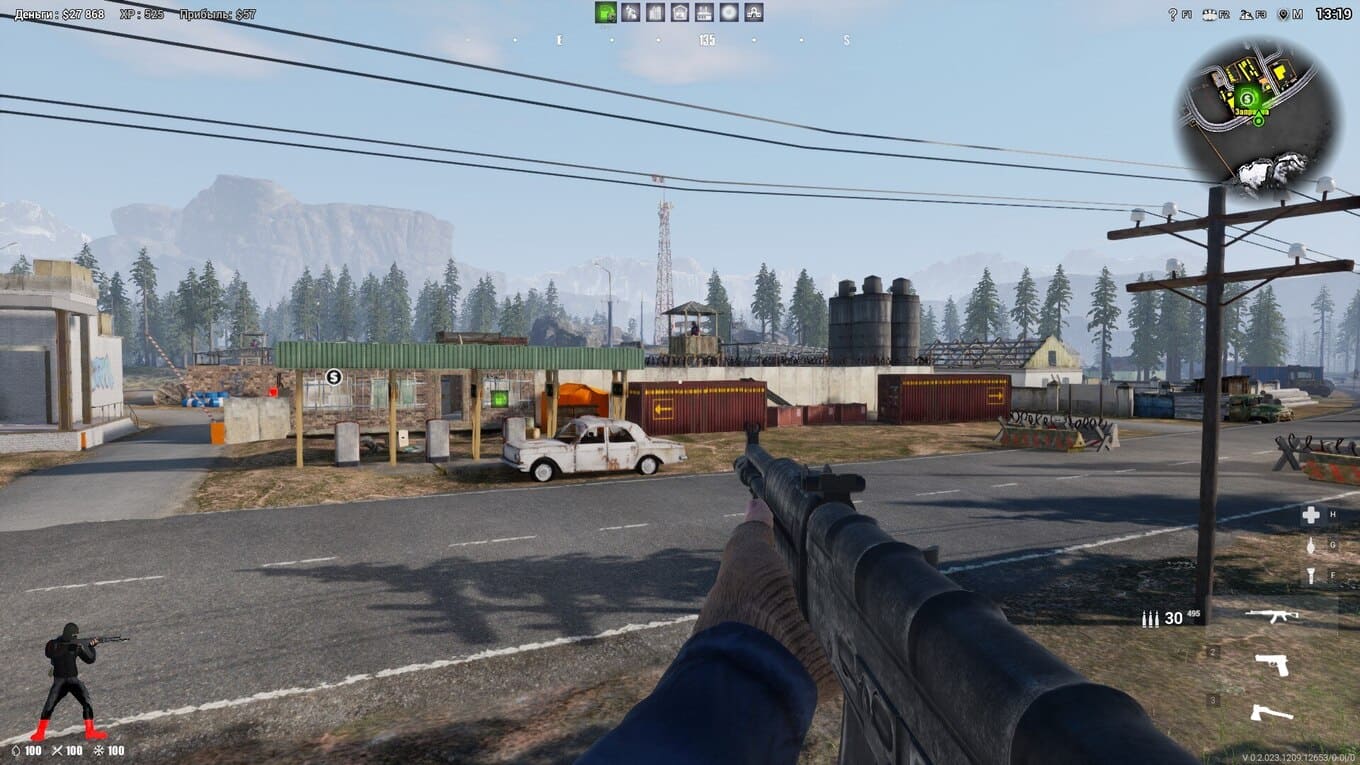Switch to the pistol weapon slot
The width and height of the screenshot is (1360, 765).
(x=1271, y=665)
